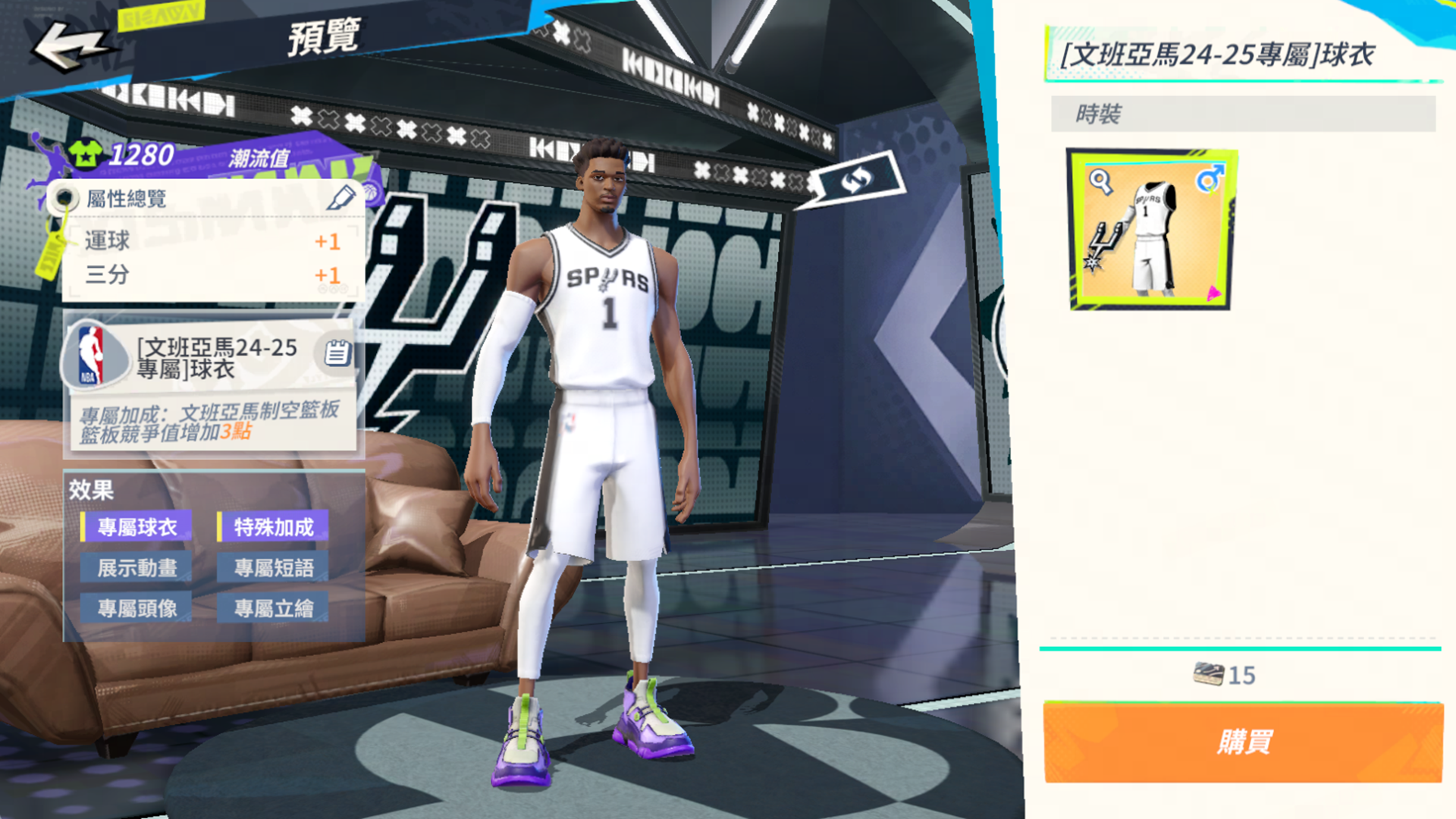
Task: Select the 專屬球衣 effect
Action: pos(136,527)
